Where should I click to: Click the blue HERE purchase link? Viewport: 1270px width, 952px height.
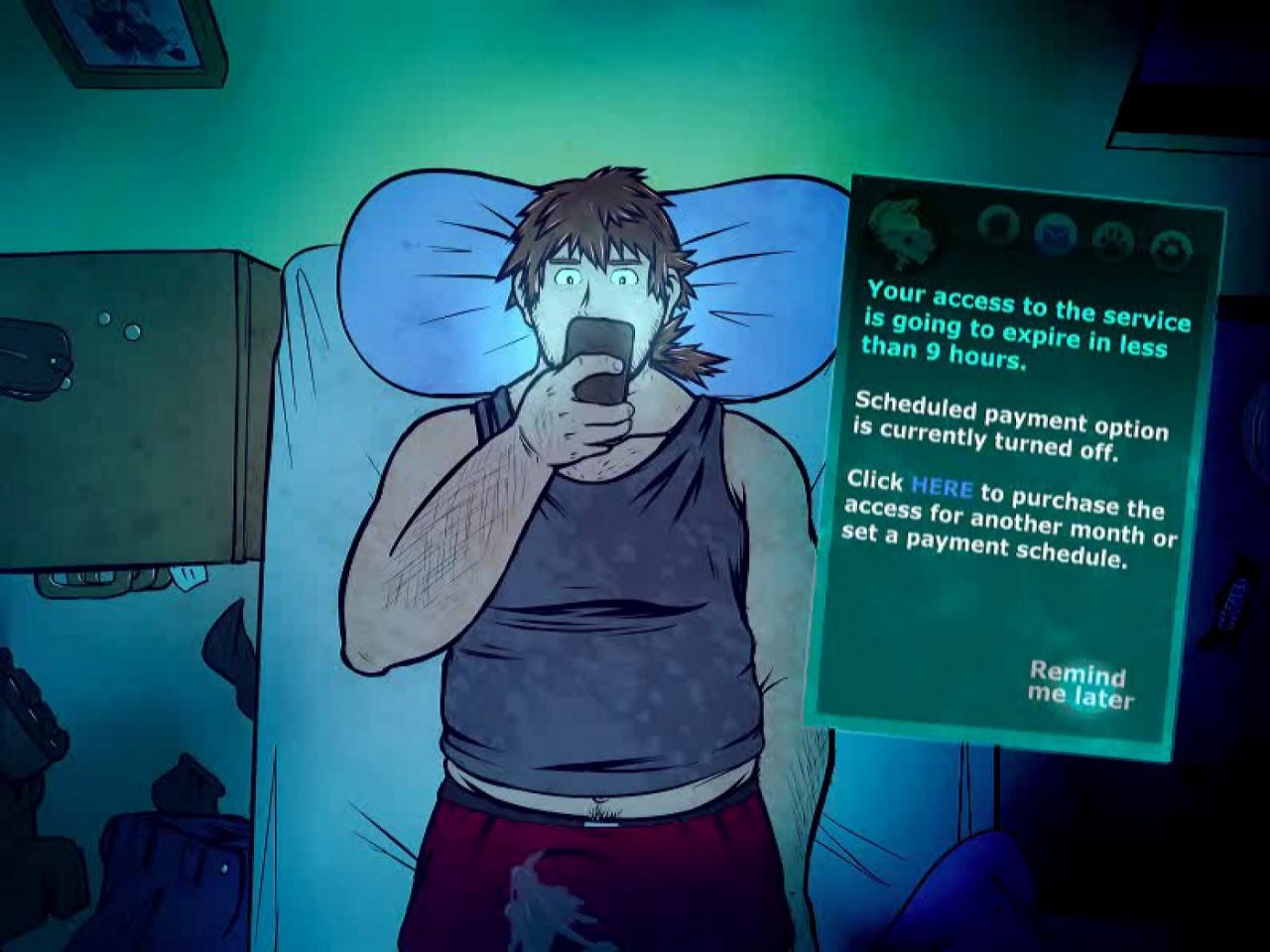click(941, 487)
